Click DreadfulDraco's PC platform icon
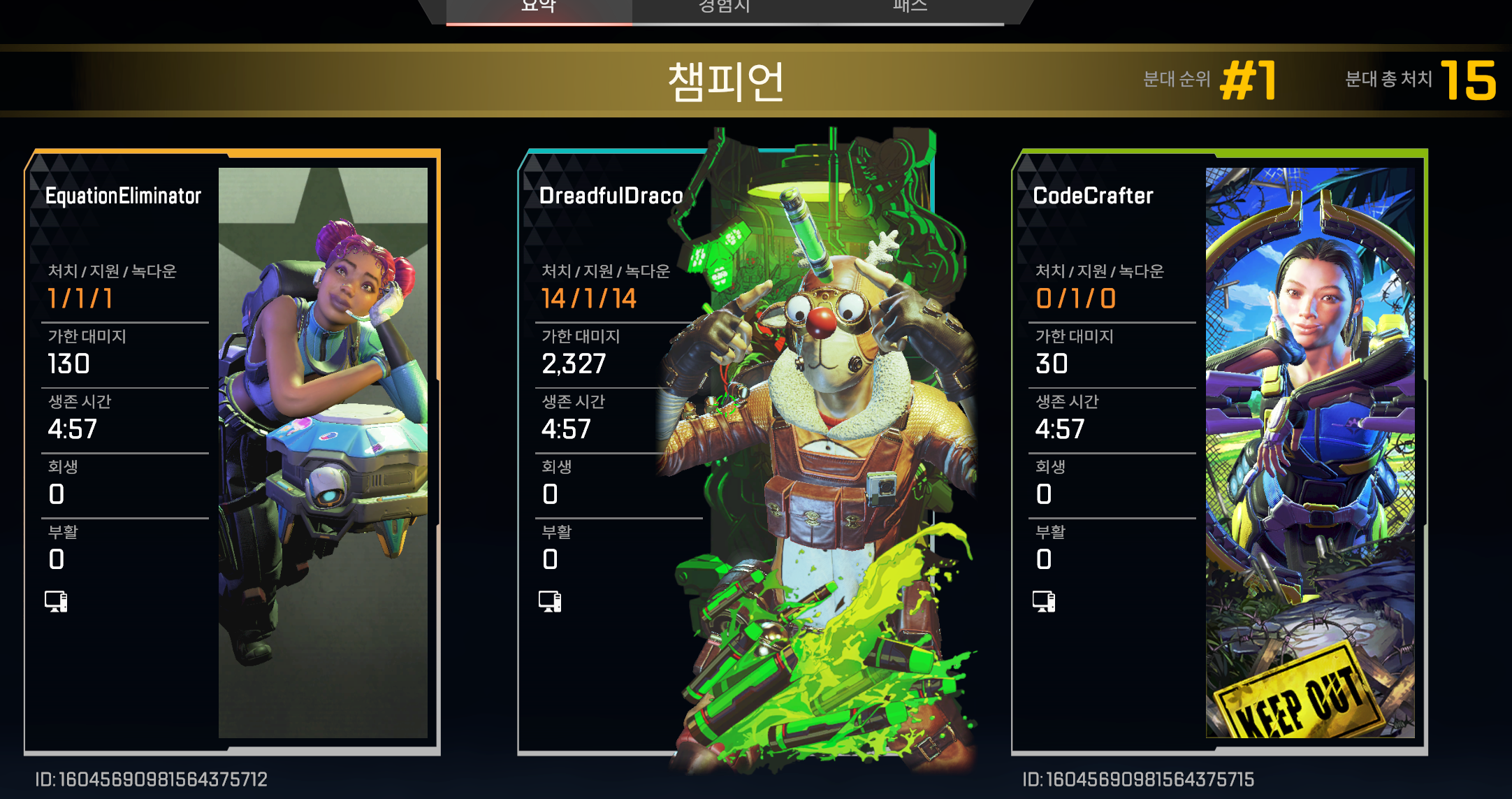Screen dimensions: 1512x799 click(550, 601)
